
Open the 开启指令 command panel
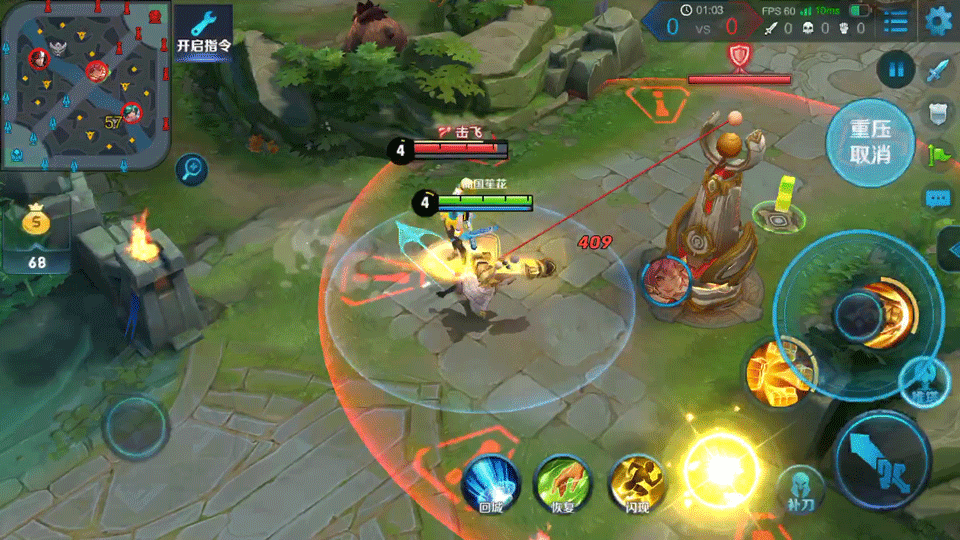click(204, 32)
